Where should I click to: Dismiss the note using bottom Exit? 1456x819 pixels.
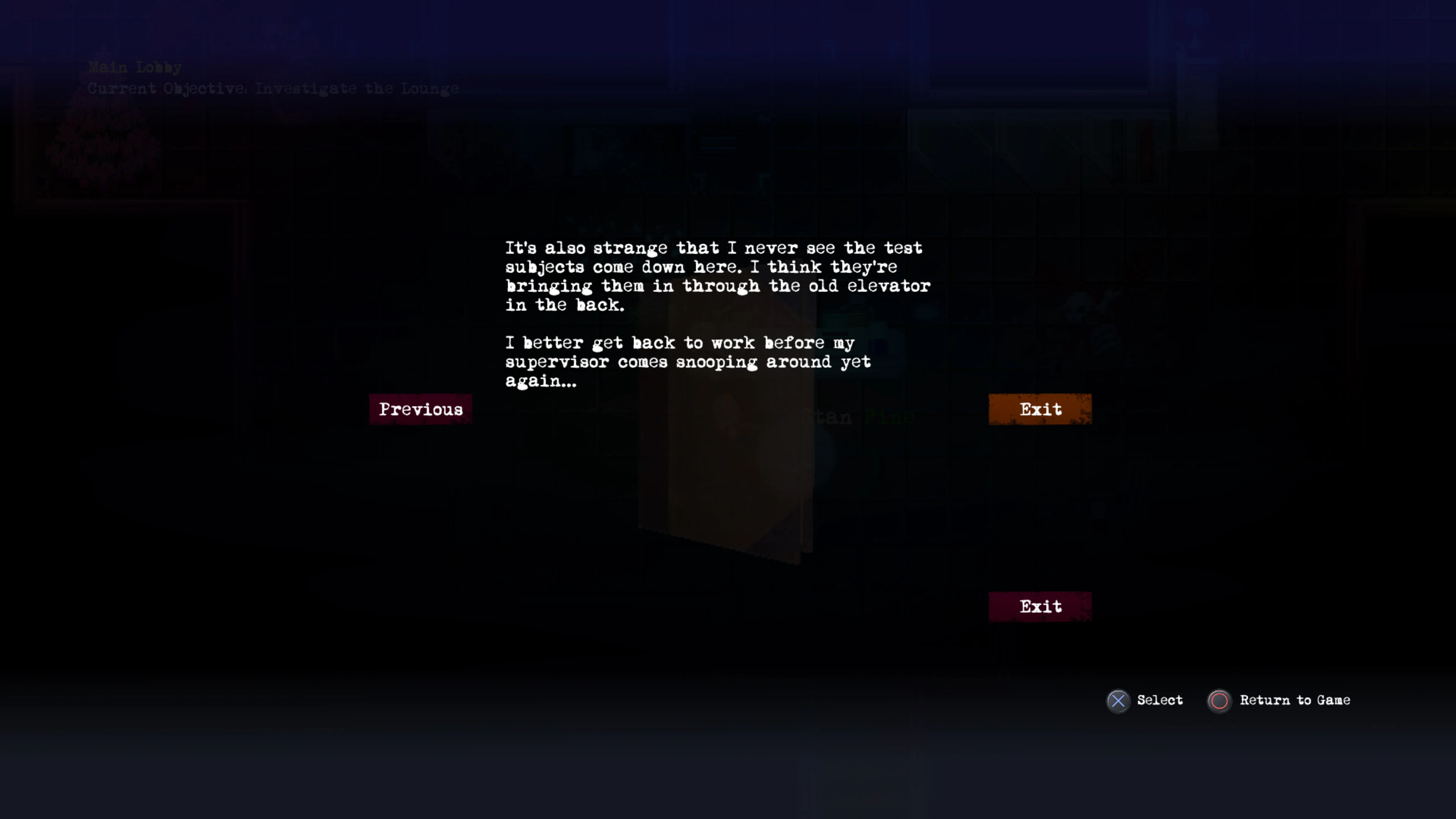1040,606
